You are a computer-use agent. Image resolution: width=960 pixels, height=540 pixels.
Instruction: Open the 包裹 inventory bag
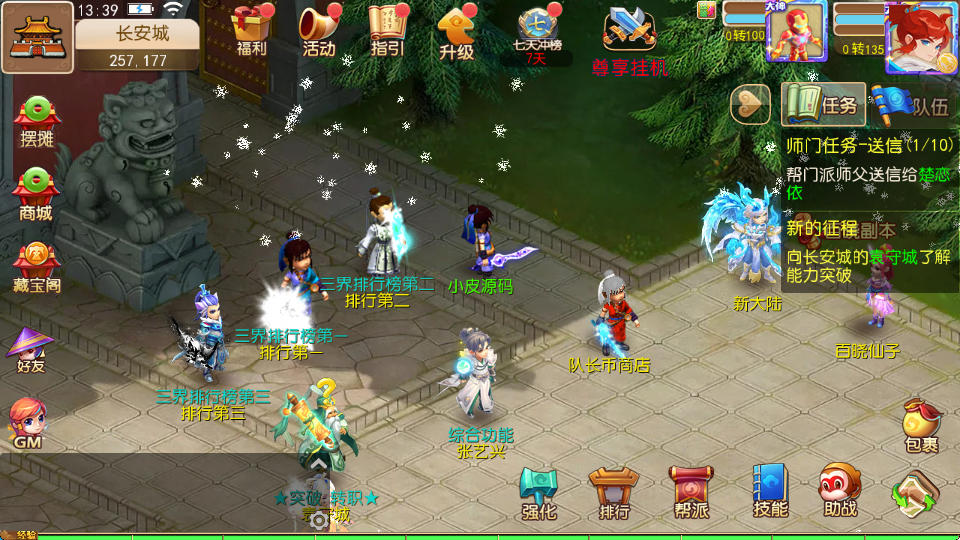921,425
